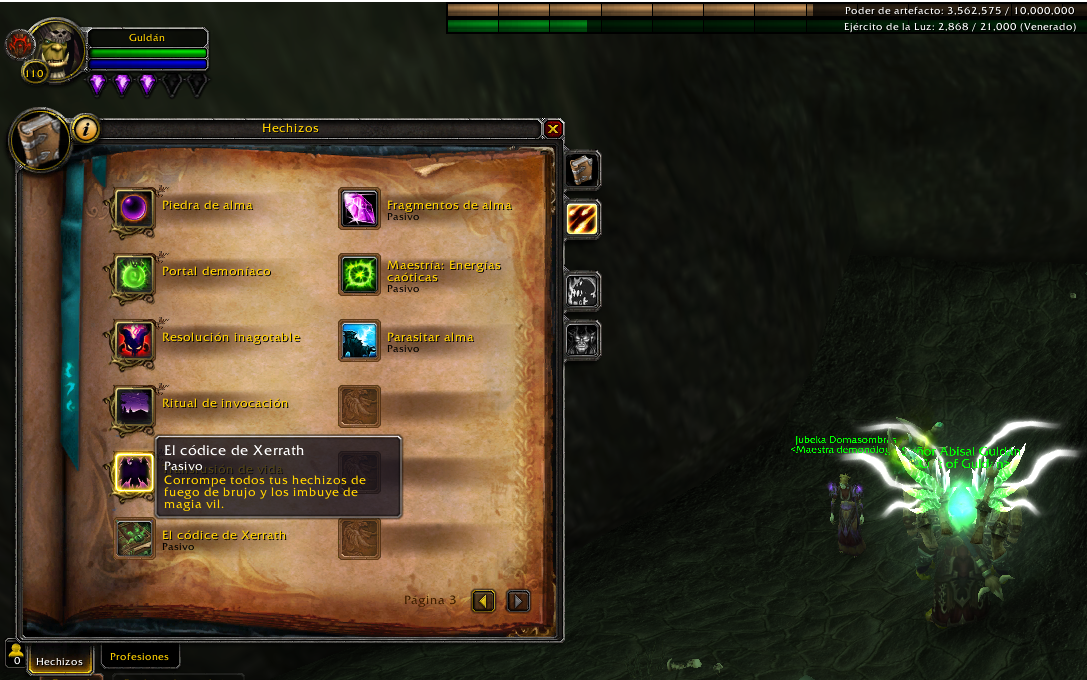This screenshot has width=1087, height=680.
Task: Switch to the Profesiones tab
Action: (x=139, y=657)
